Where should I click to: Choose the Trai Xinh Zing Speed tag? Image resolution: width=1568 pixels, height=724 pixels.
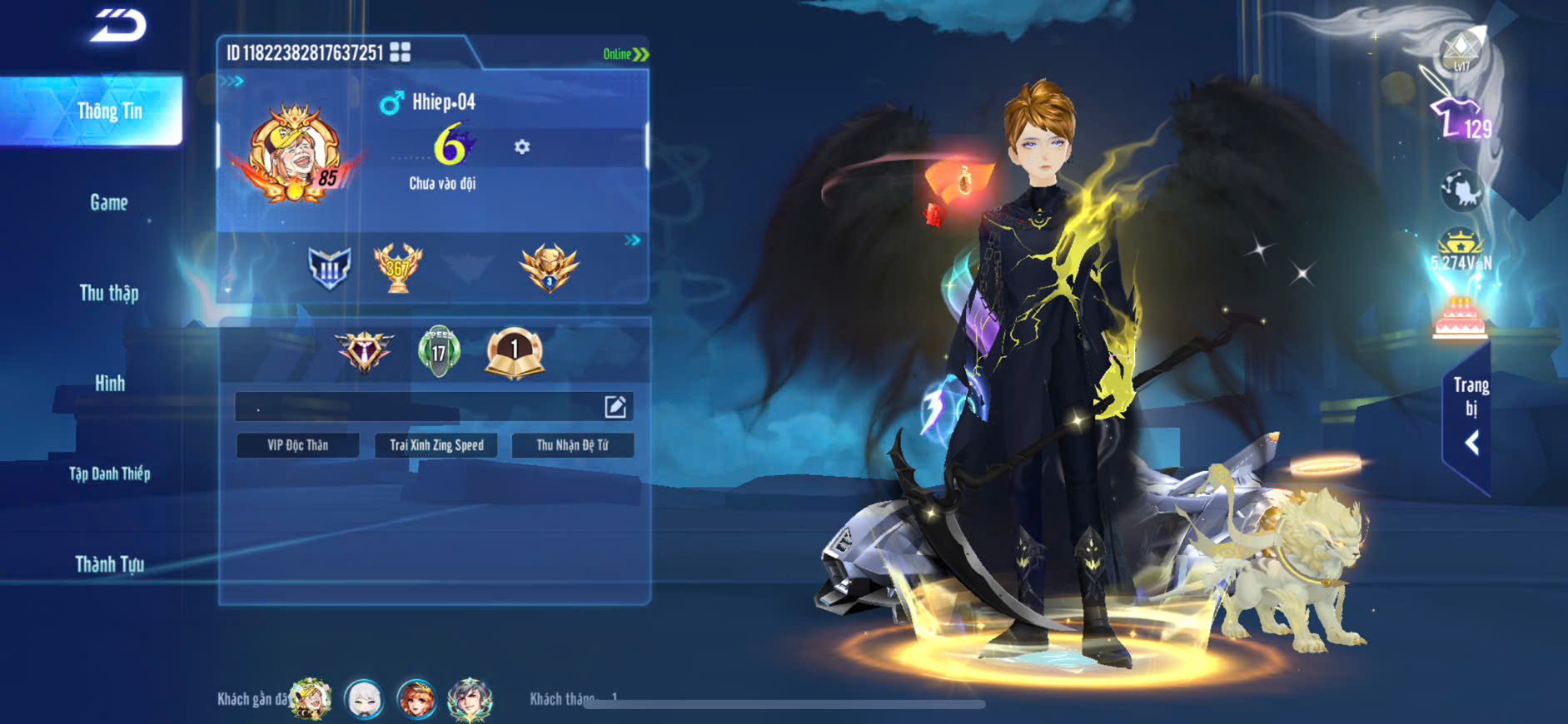[436, 445]
